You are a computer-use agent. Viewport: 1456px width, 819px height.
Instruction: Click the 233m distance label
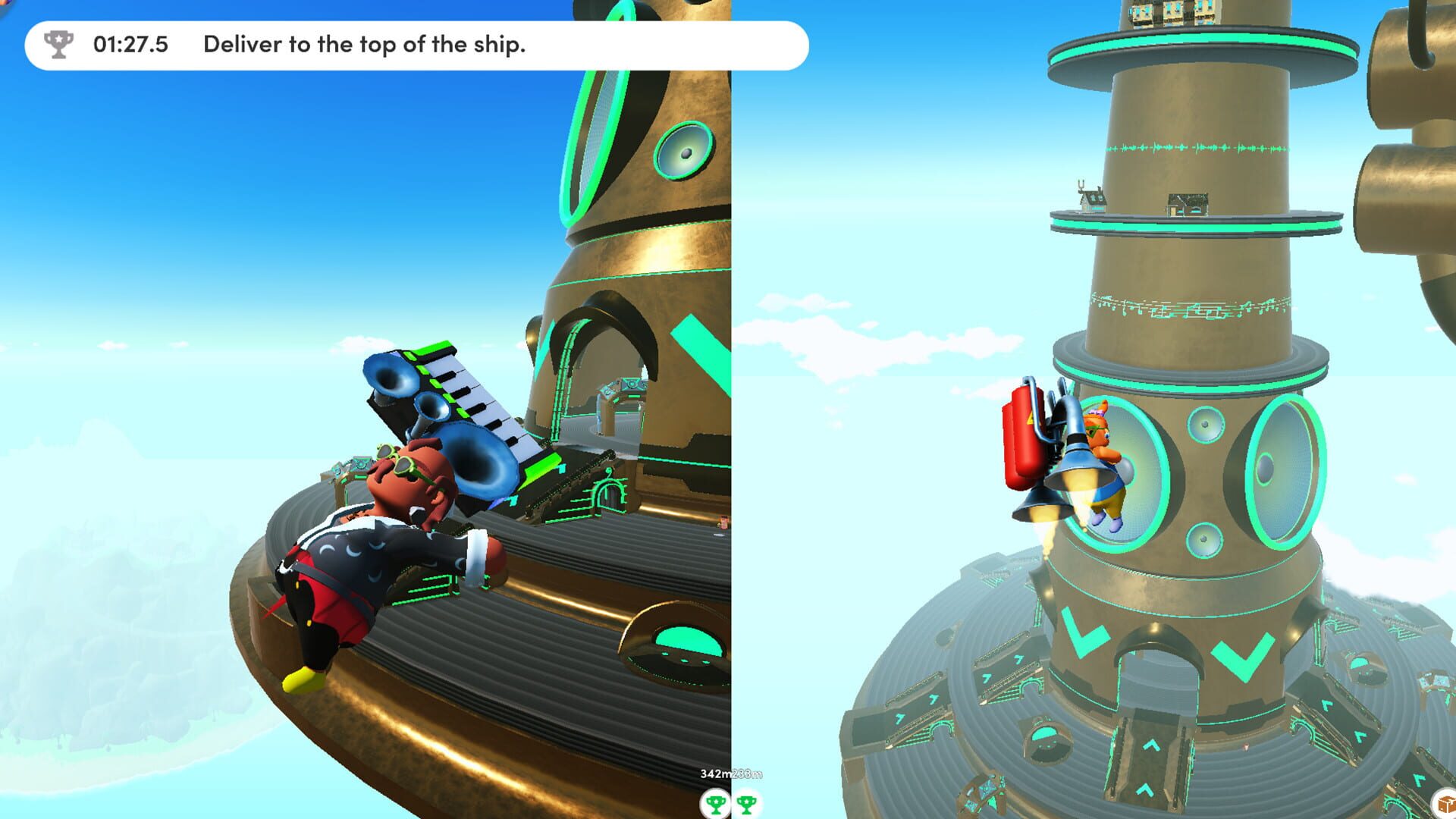coord(746,773)
